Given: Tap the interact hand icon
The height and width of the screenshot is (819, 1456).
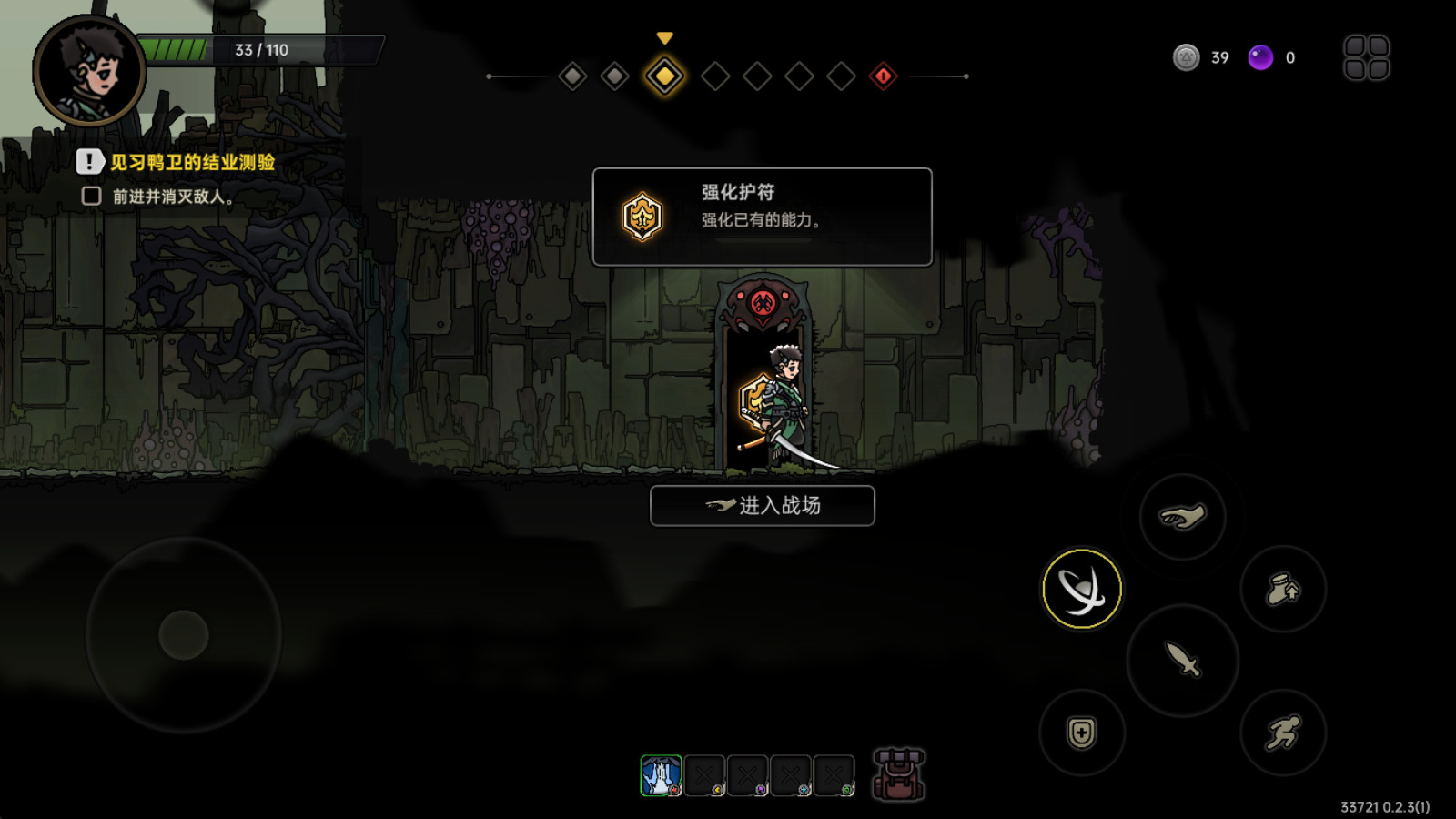Looking at the screenshot, I should click(x=1182, y=515).
